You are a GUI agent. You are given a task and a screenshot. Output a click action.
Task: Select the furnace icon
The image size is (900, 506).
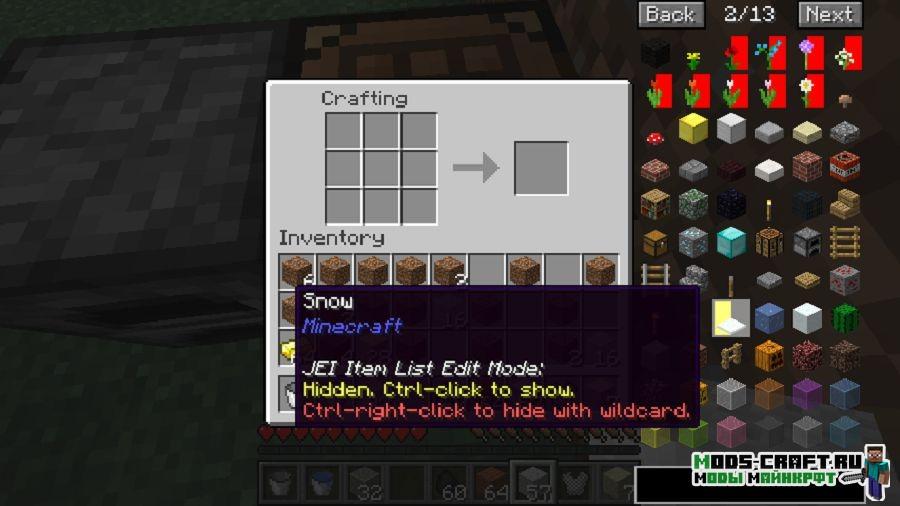pyautogui.click(x=807, y=241)
